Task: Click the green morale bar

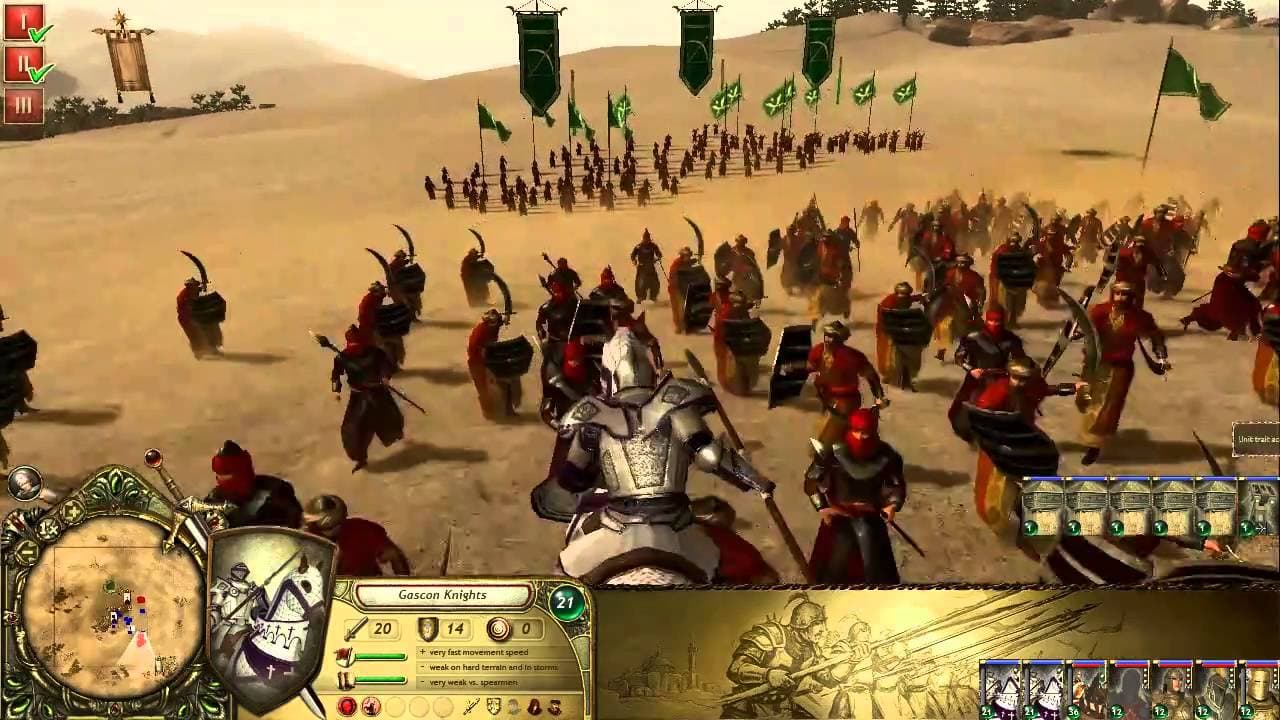Action: click(379, 657)
